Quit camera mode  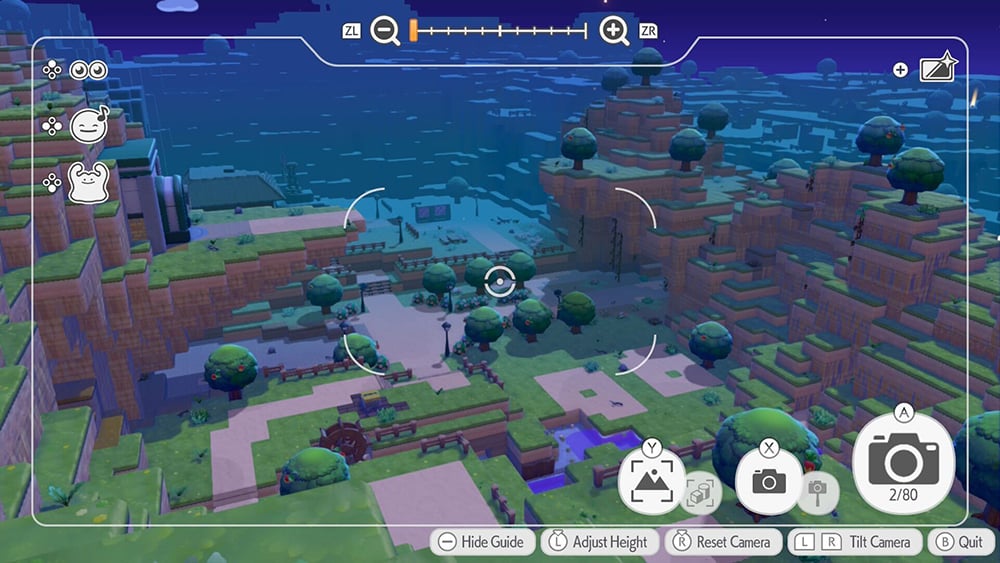[958, 542]
